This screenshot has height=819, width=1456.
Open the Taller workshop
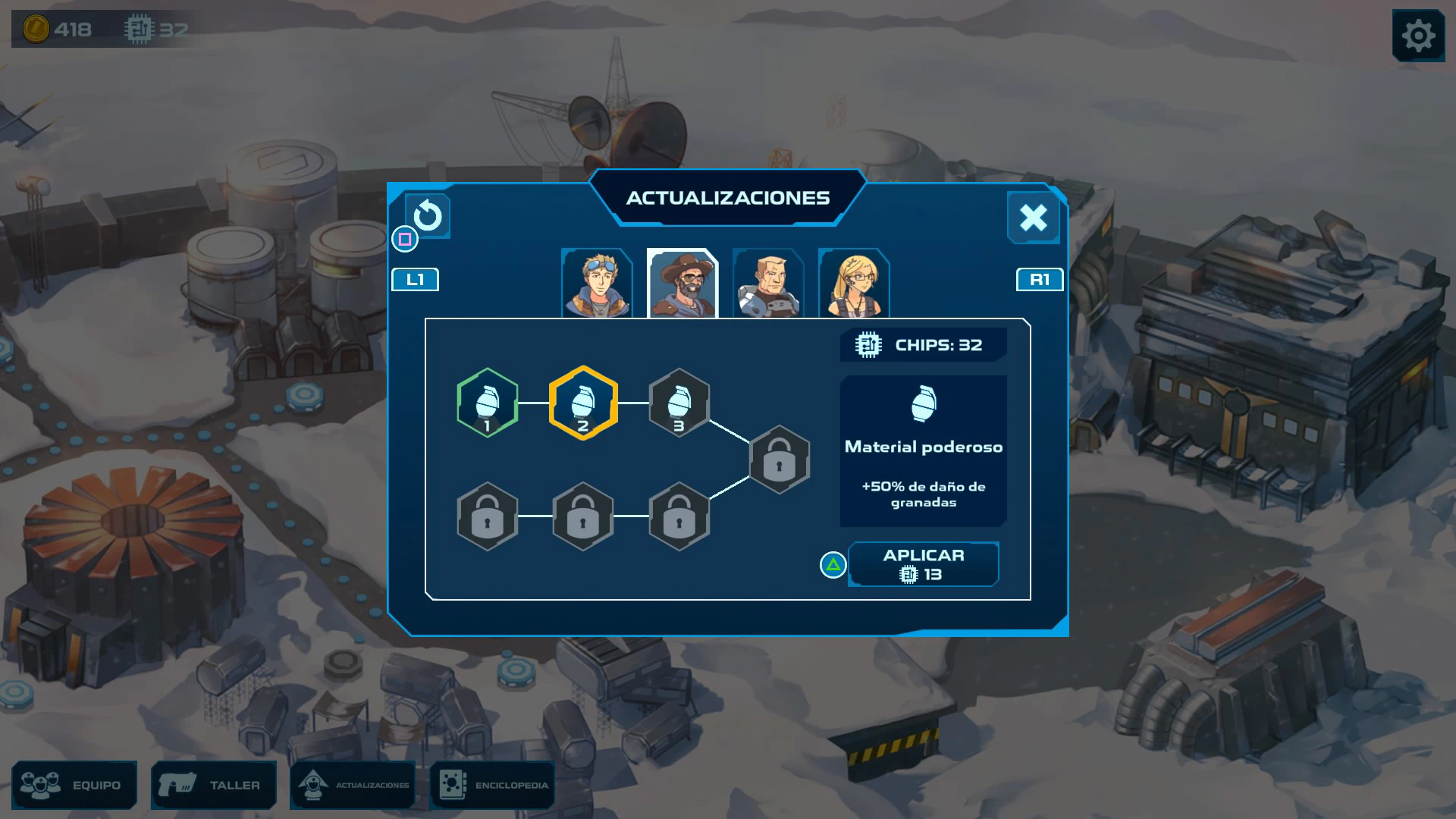point(214,785)
